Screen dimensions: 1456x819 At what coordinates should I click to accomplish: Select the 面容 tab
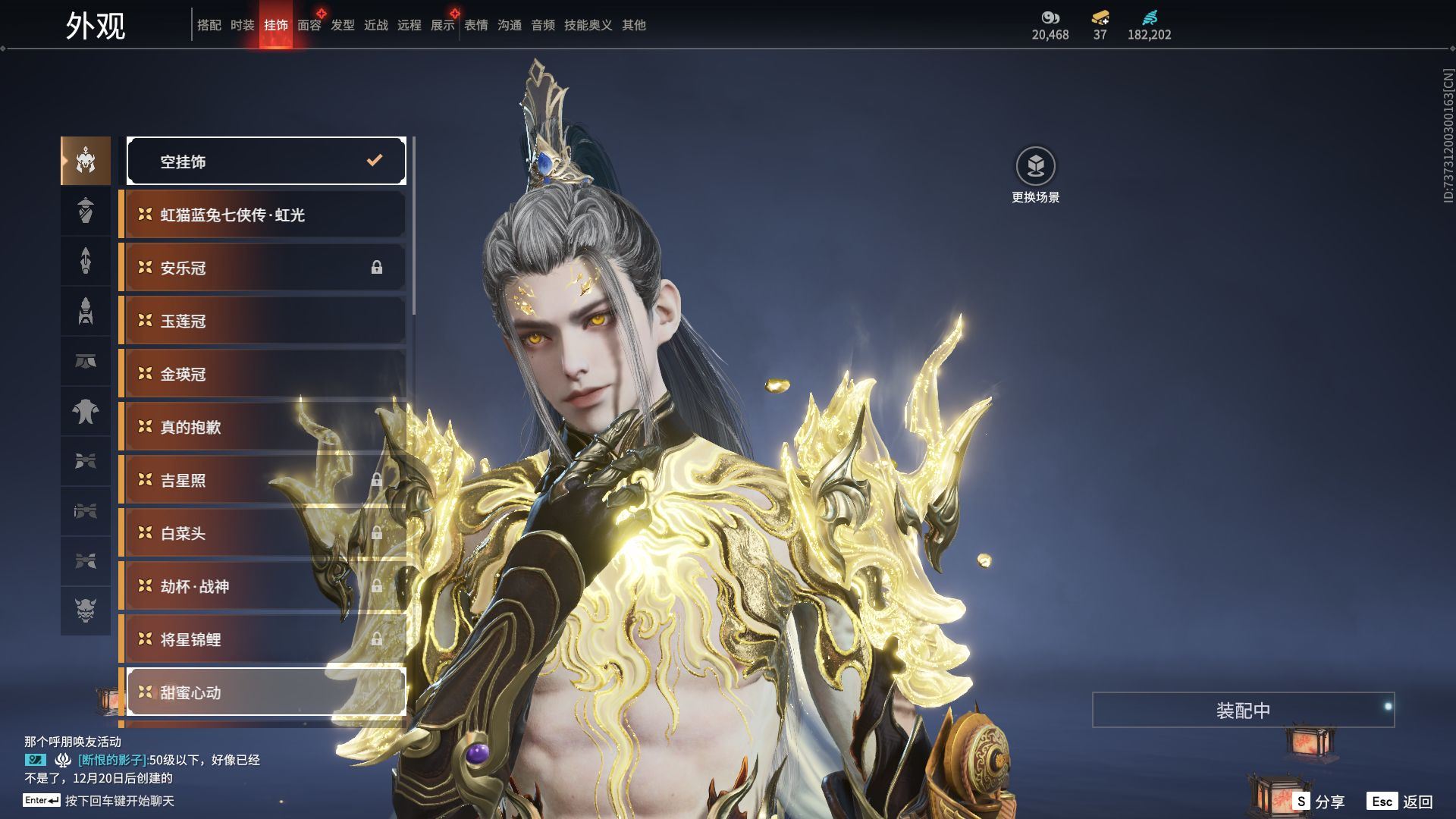(x=309, y=25)
